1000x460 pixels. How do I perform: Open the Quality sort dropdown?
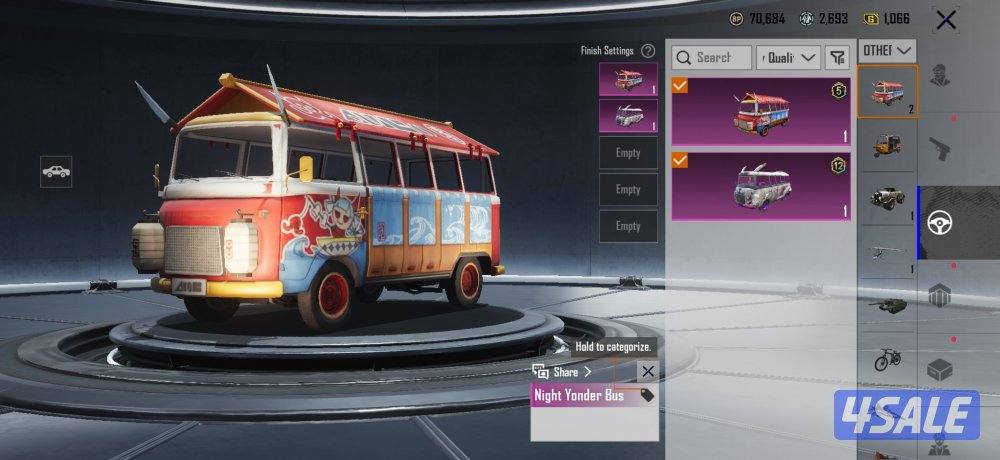pos(789,58)
